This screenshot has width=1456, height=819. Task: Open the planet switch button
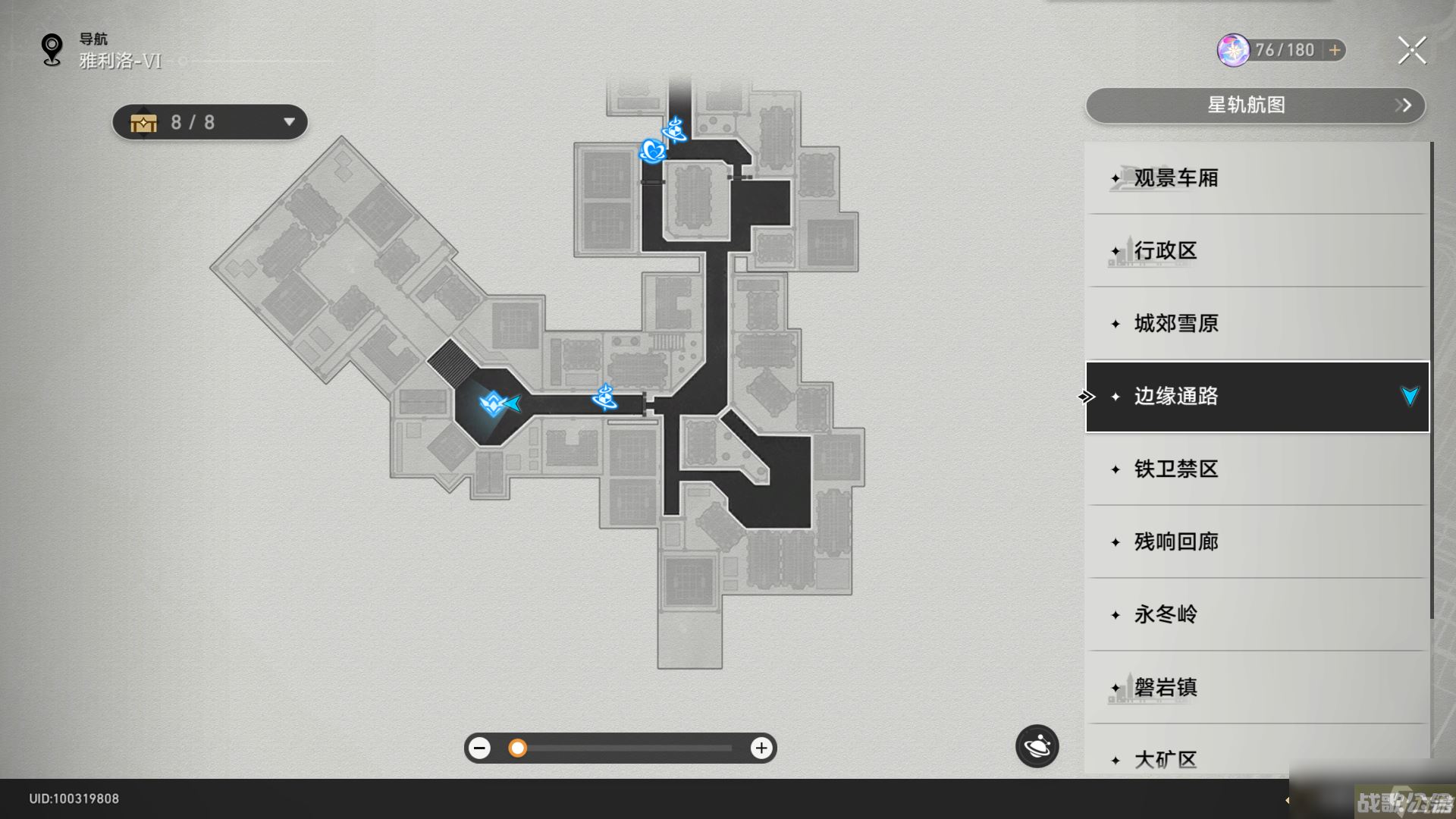click(x=1037, y=747)
